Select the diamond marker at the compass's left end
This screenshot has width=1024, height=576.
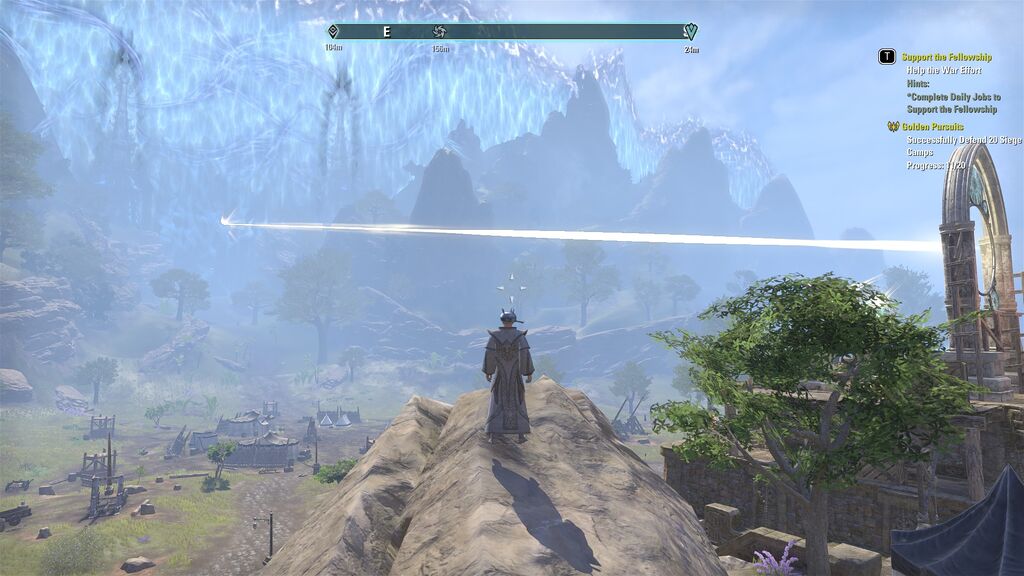[333, 32]
